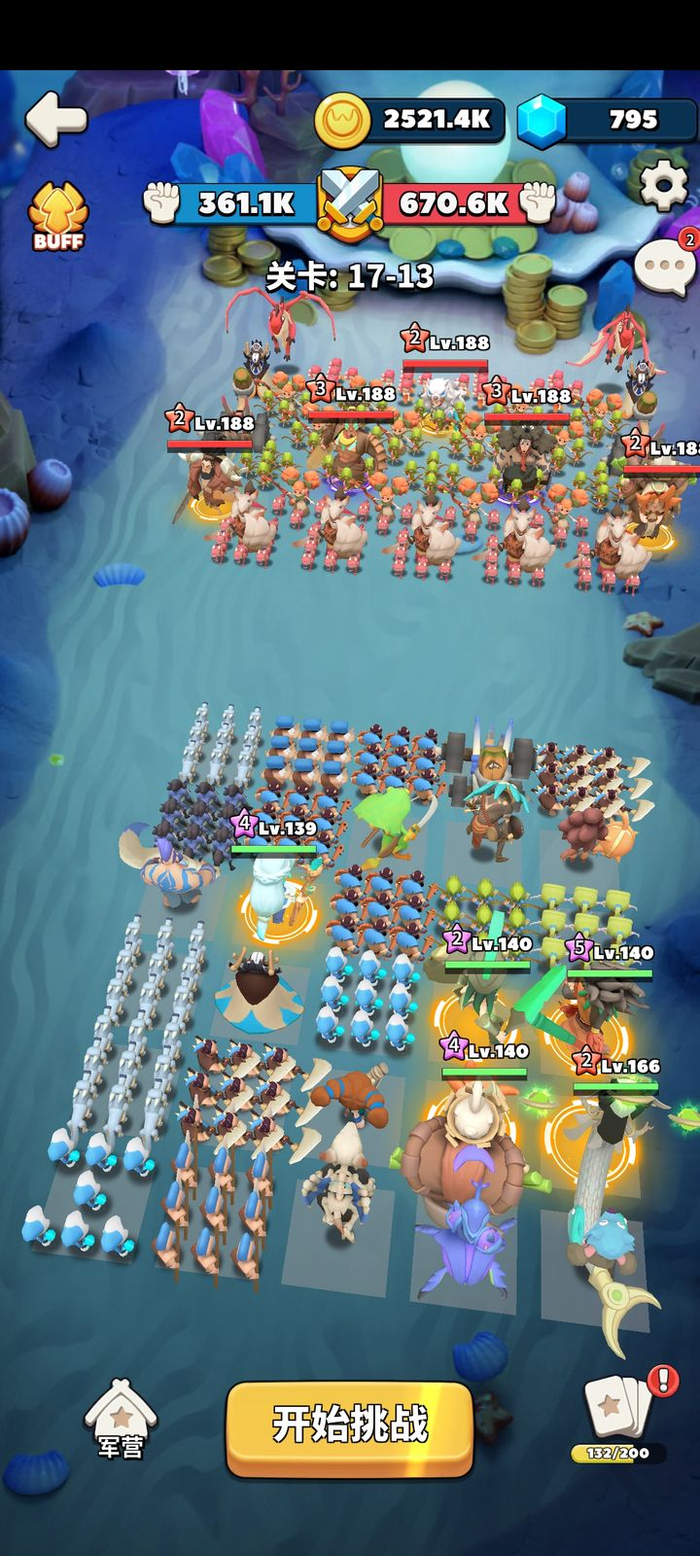Go back with the arrow button

pyautogui.click(x=56, y=119)
